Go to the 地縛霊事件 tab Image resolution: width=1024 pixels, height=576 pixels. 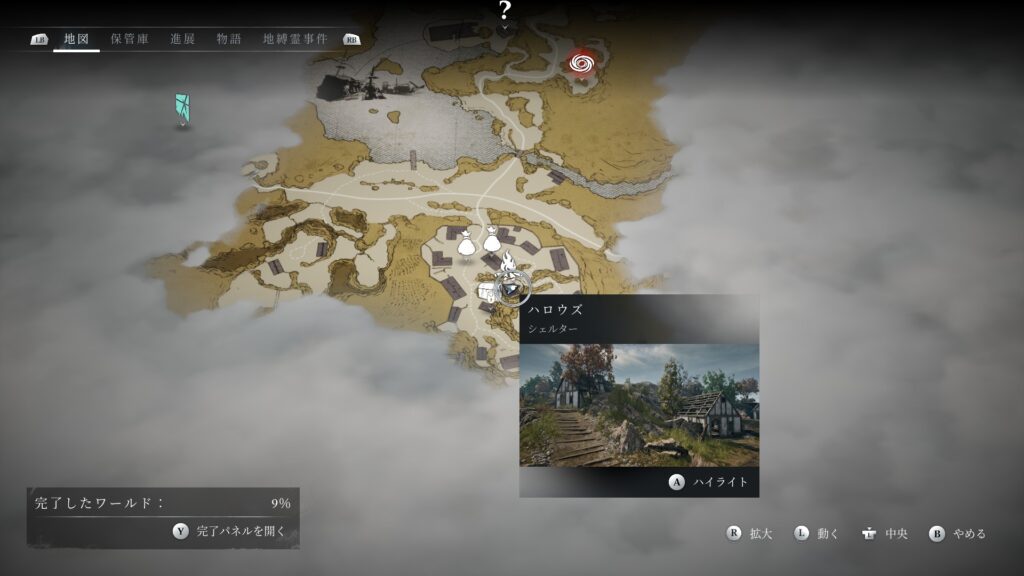click(x=295, y=40)
